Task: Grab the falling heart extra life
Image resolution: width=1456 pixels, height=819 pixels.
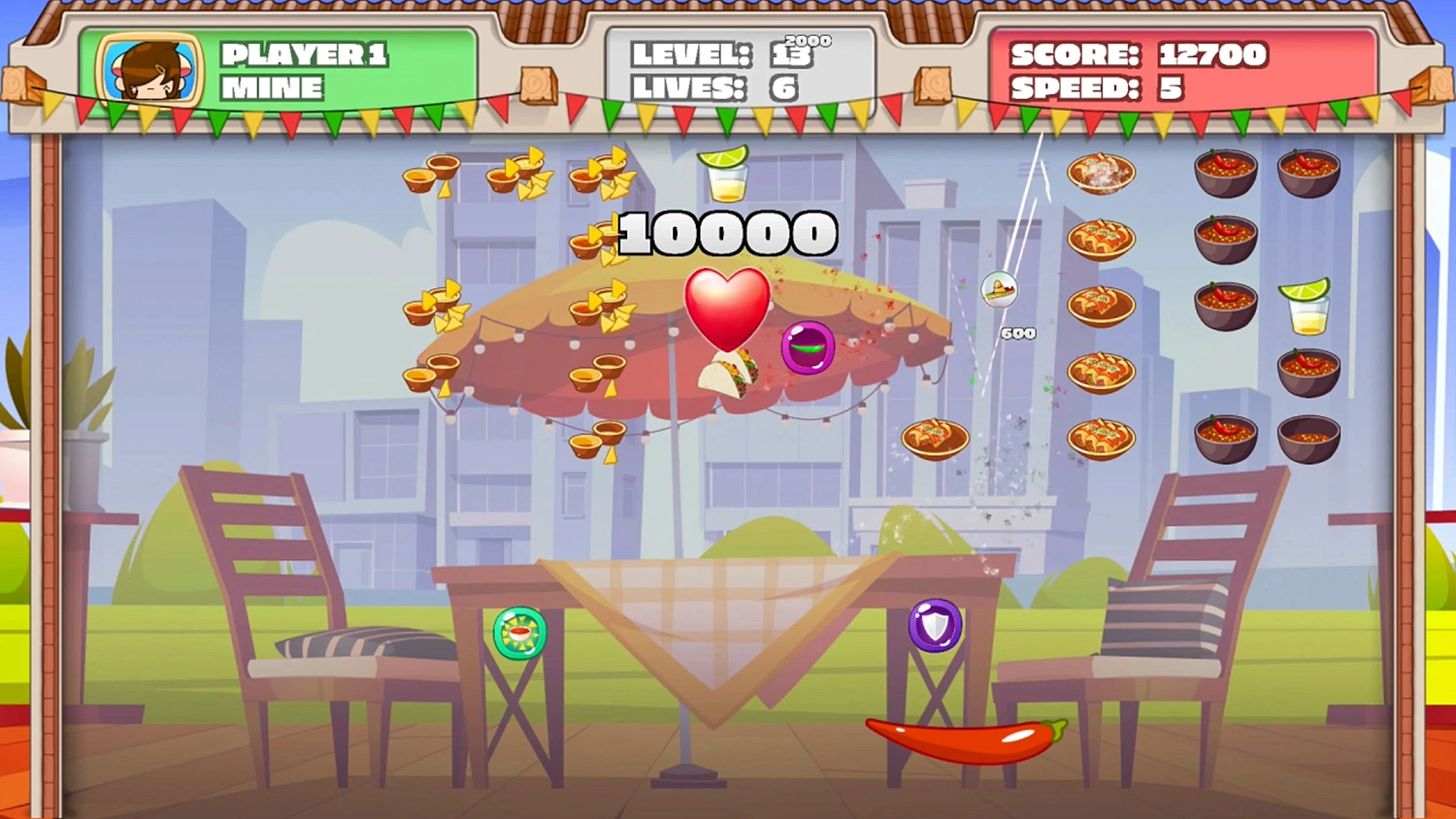Action: point(730,308)
